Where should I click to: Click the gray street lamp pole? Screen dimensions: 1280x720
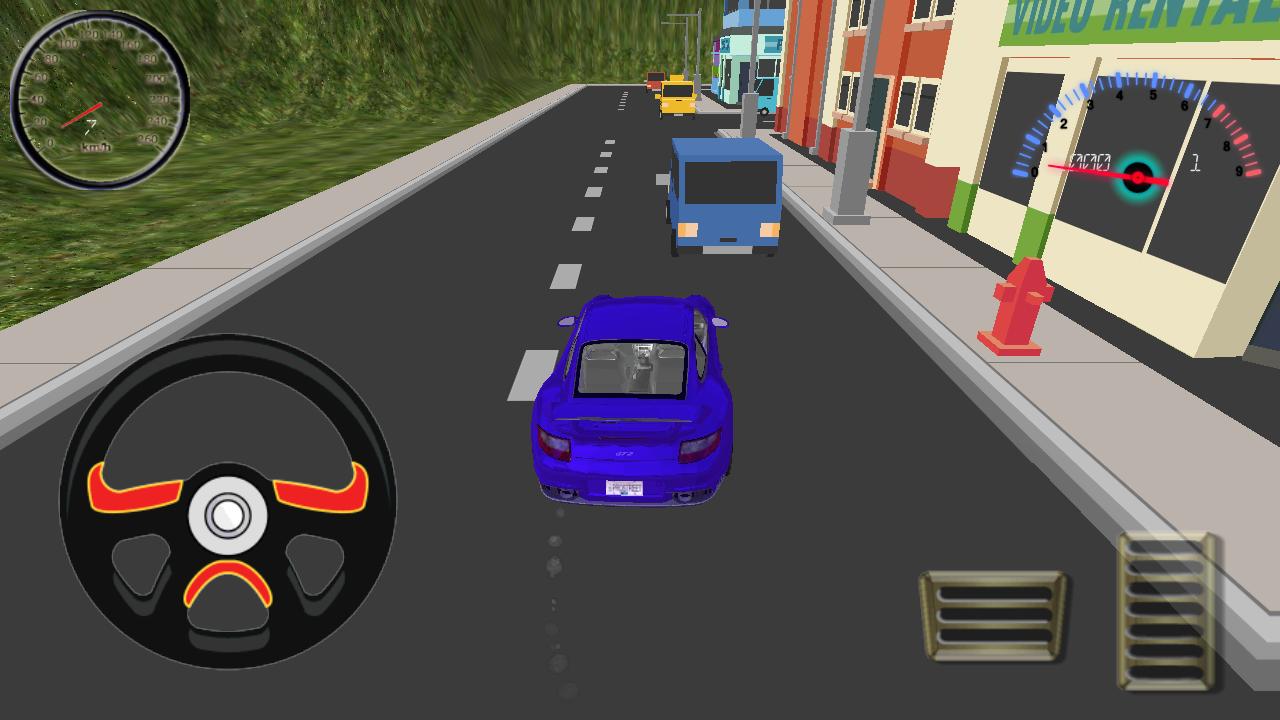pyautogui.click(x=845, y=160)
